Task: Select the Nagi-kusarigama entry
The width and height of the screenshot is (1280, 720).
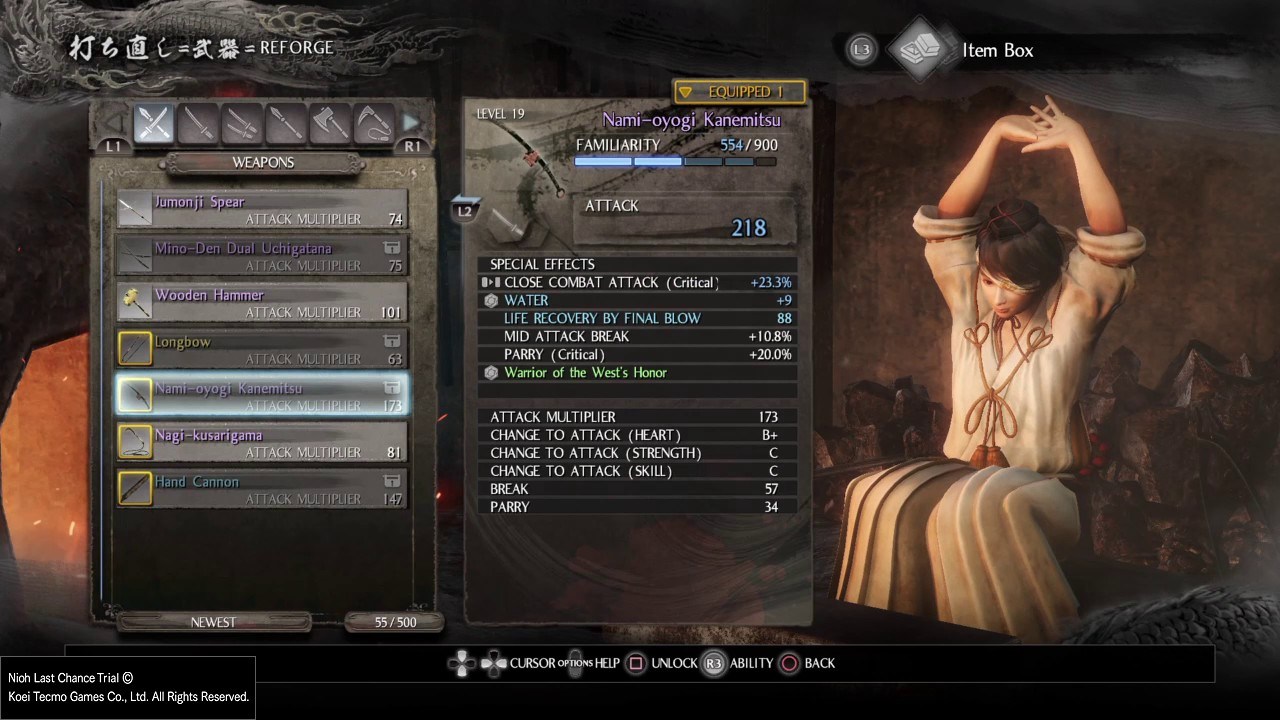Action: [x=262, y=443]
